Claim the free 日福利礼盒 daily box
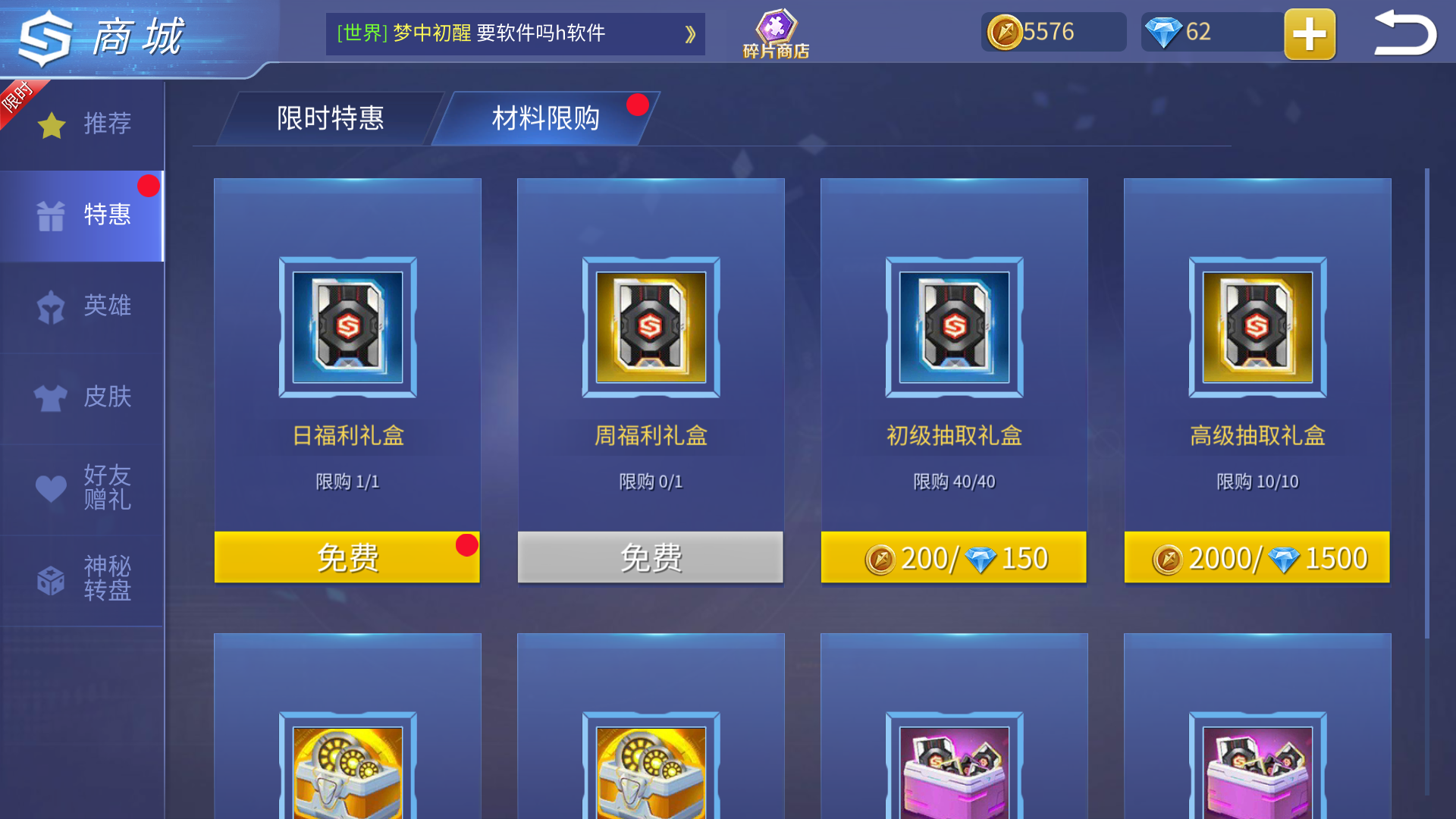This screenshot has height=819, width=1456. [x=347, y=557]
